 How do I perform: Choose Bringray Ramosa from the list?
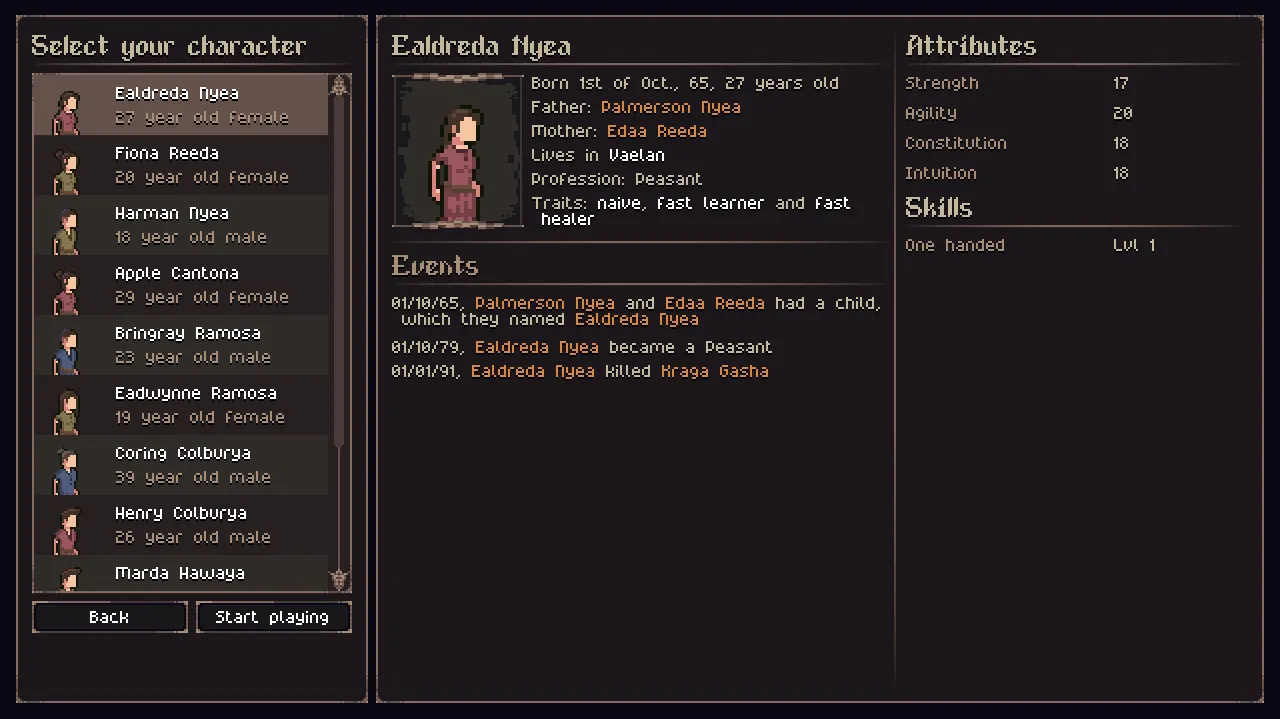tap(180, 345)
